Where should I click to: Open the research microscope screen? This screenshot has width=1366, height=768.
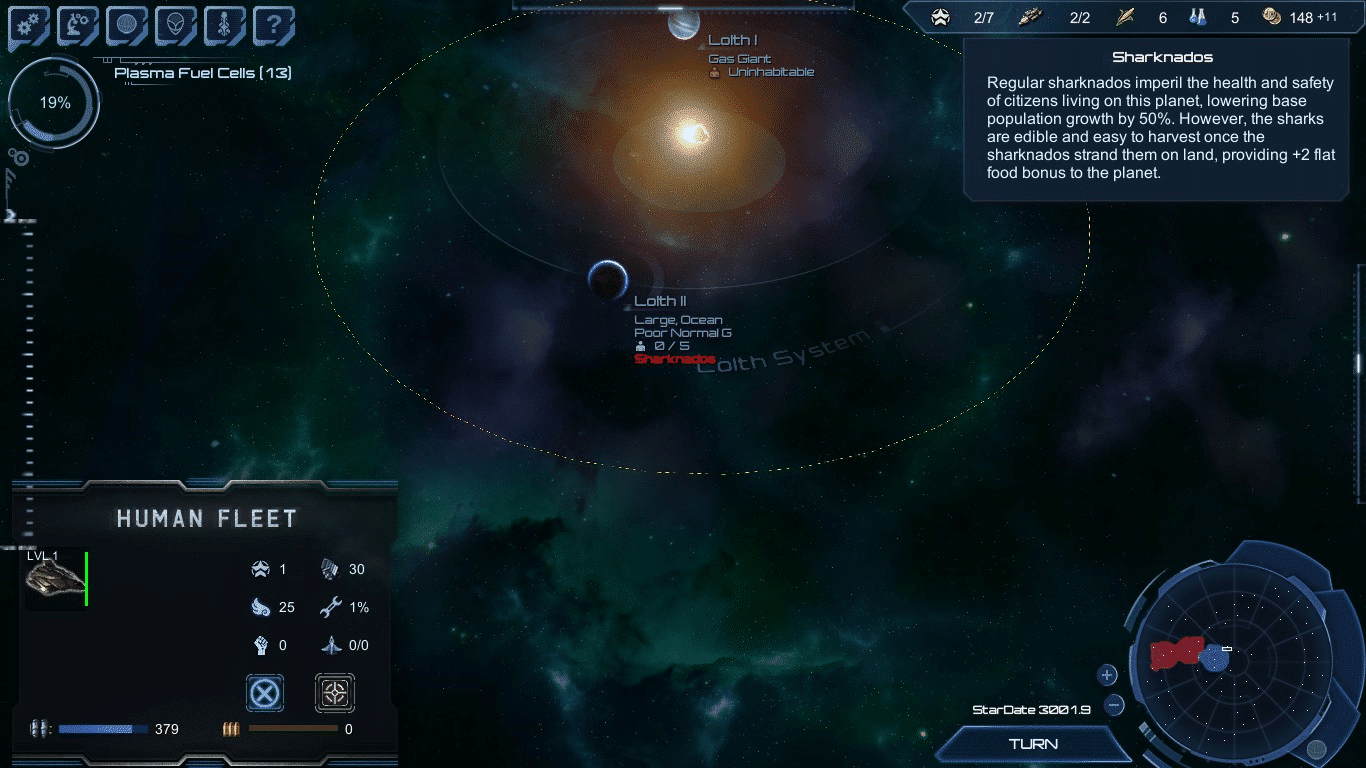78,27
